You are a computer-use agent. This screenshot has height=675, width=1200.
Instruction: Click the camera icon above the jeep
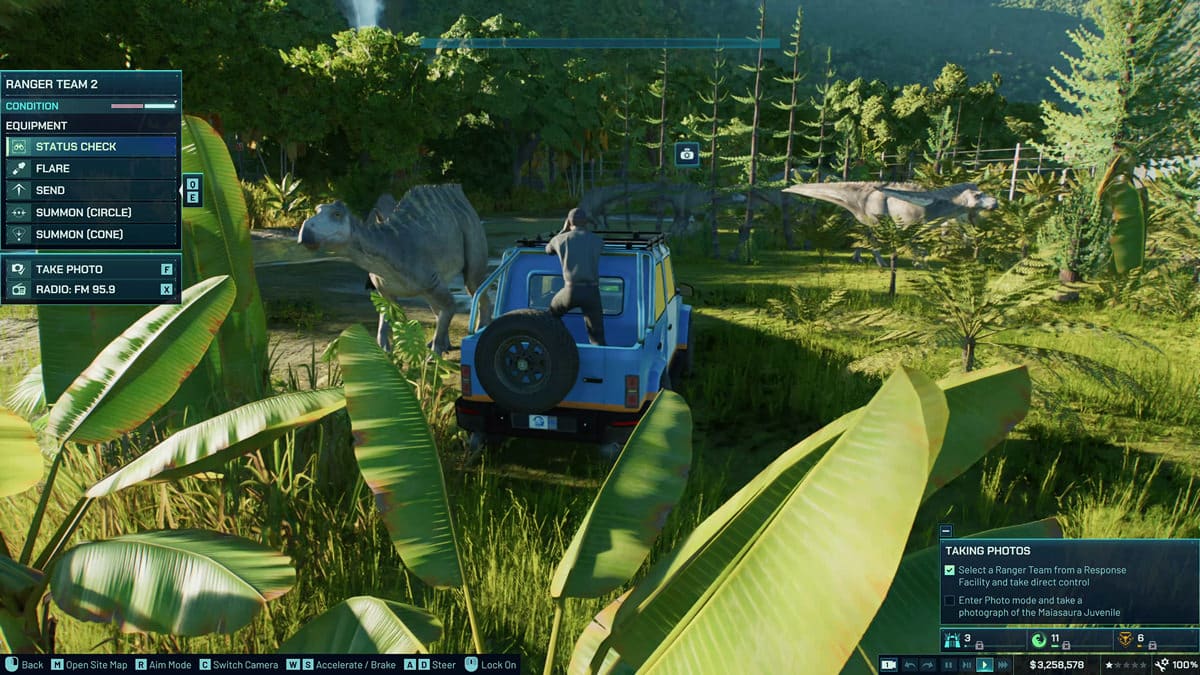[x=687, y=153]
